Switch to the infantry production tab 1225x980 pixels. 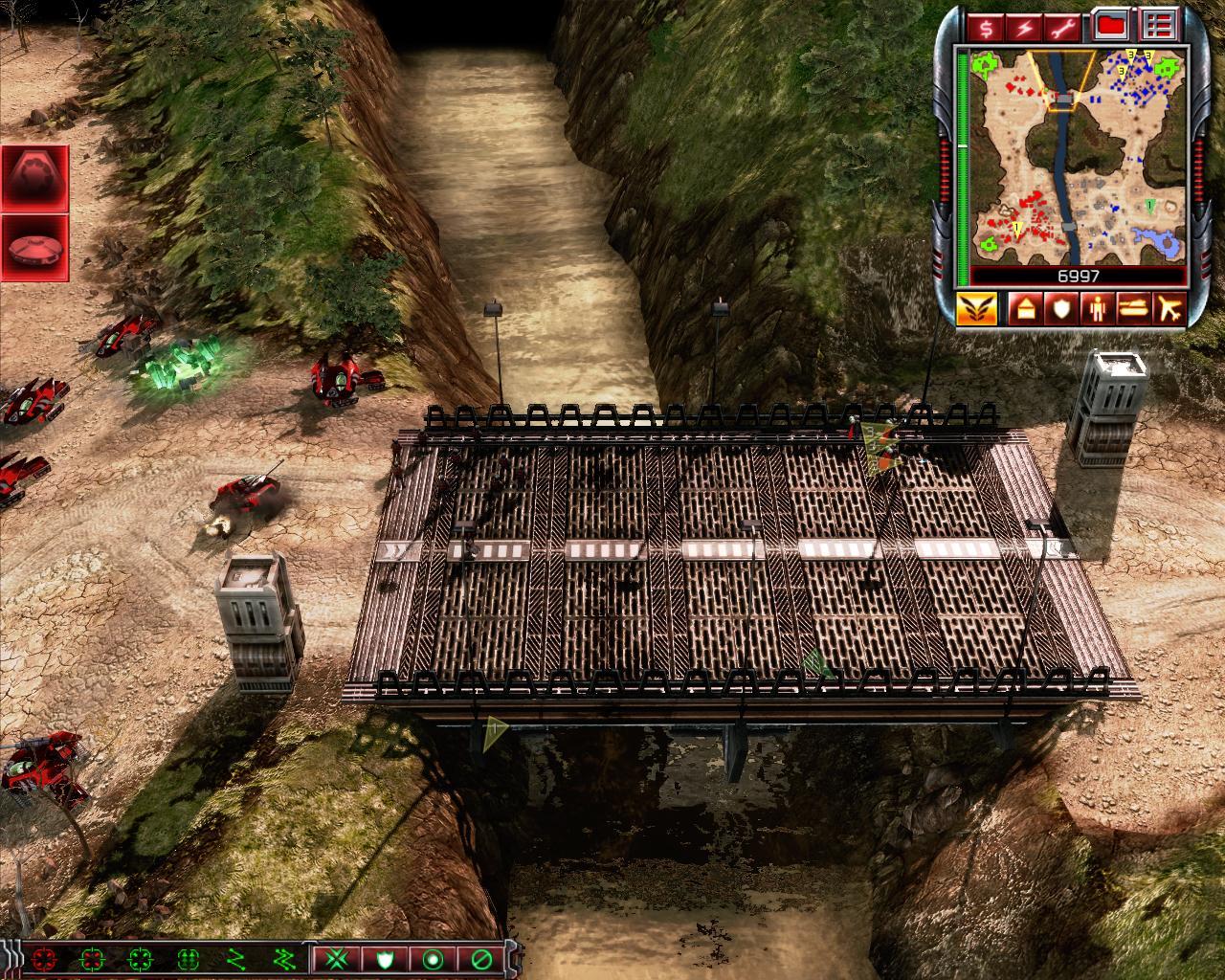tap(1096, 309)
